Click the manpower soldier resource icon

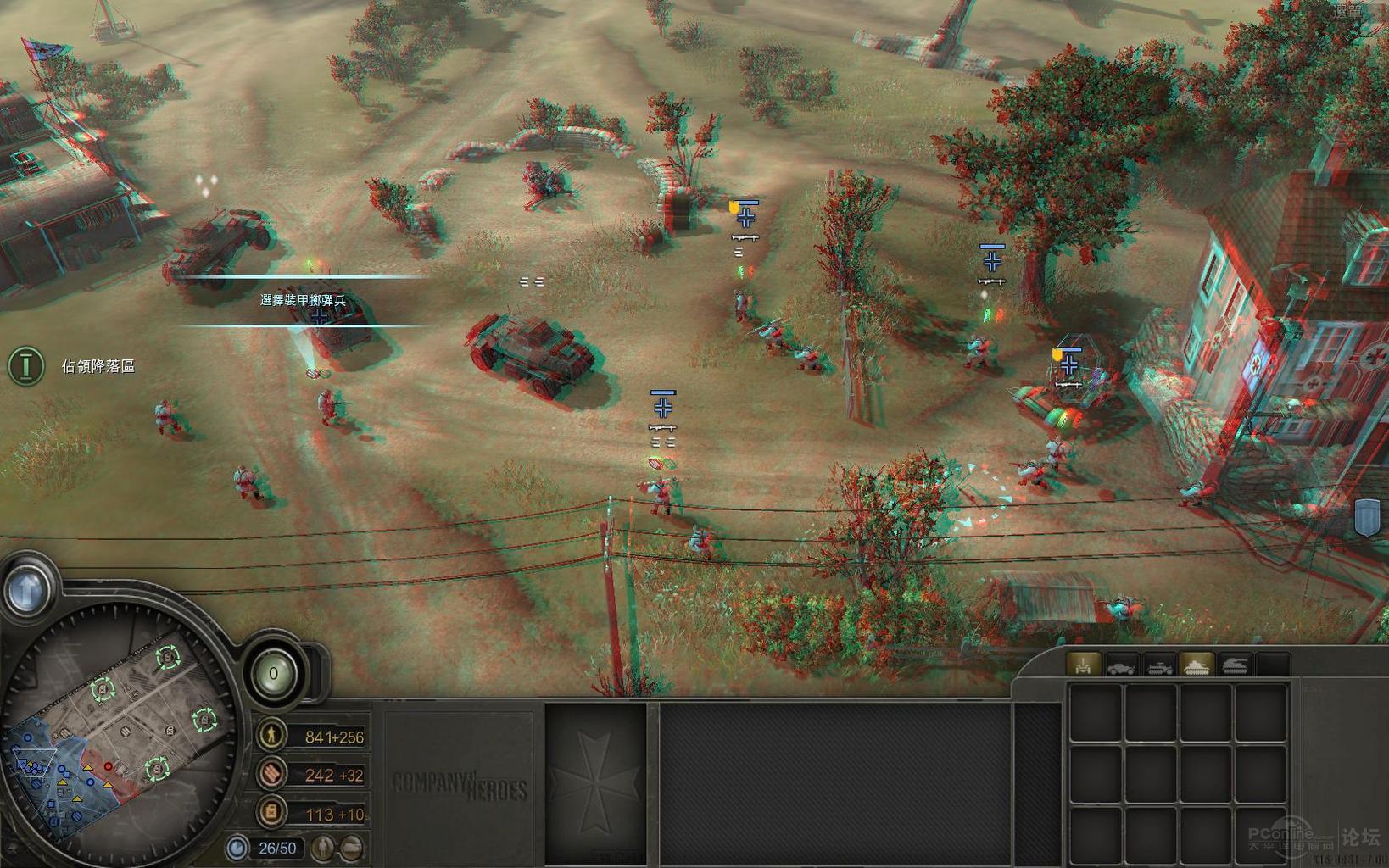pyautogui.click(x=271, y=736)
